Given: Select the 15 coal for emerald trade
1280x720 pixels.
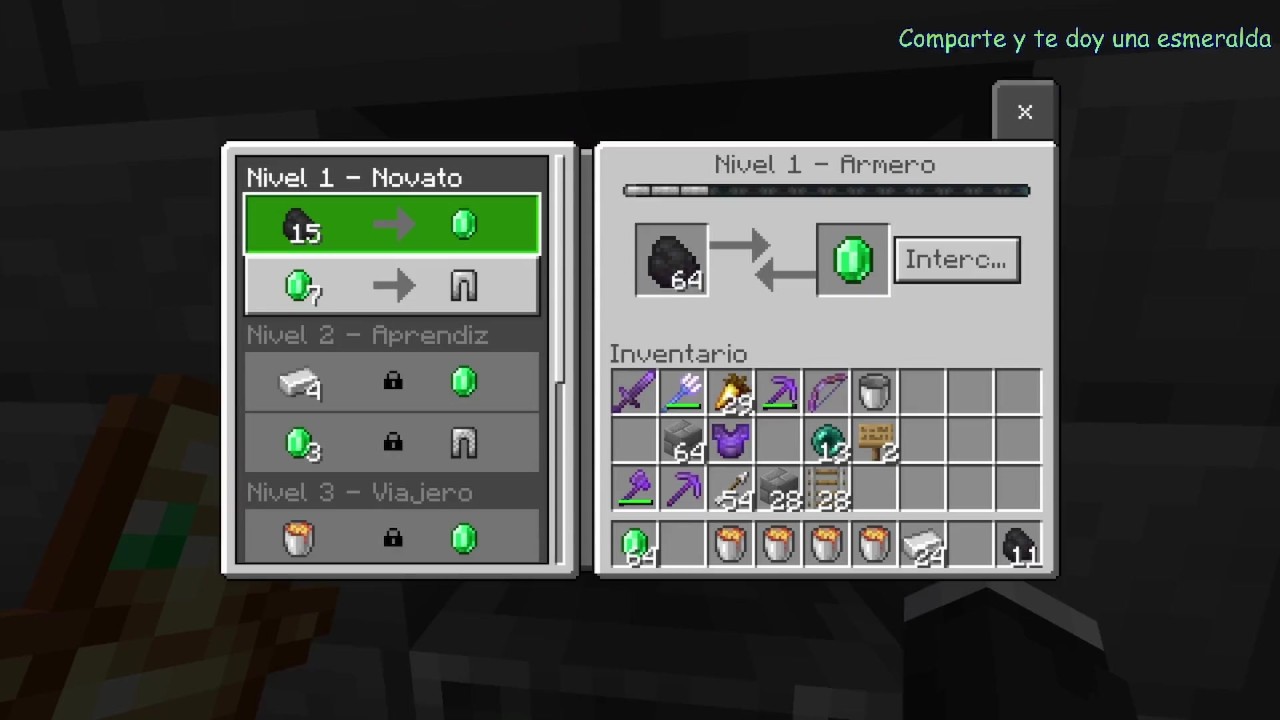Looking at the screenshot, I should pyautogui.click(x=392, y=224).
